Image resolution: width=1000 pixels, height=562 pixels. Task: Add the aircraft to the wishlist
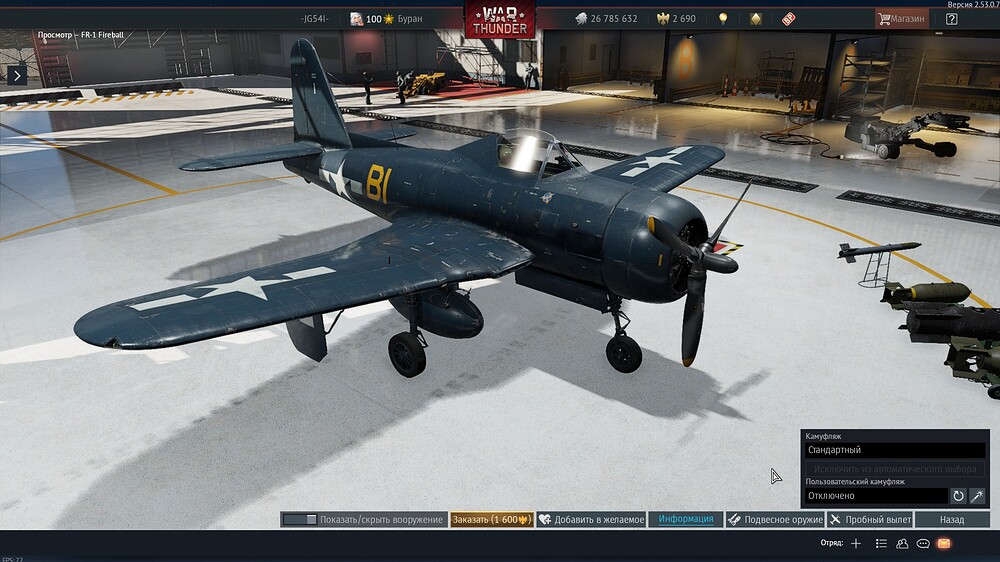591,520
